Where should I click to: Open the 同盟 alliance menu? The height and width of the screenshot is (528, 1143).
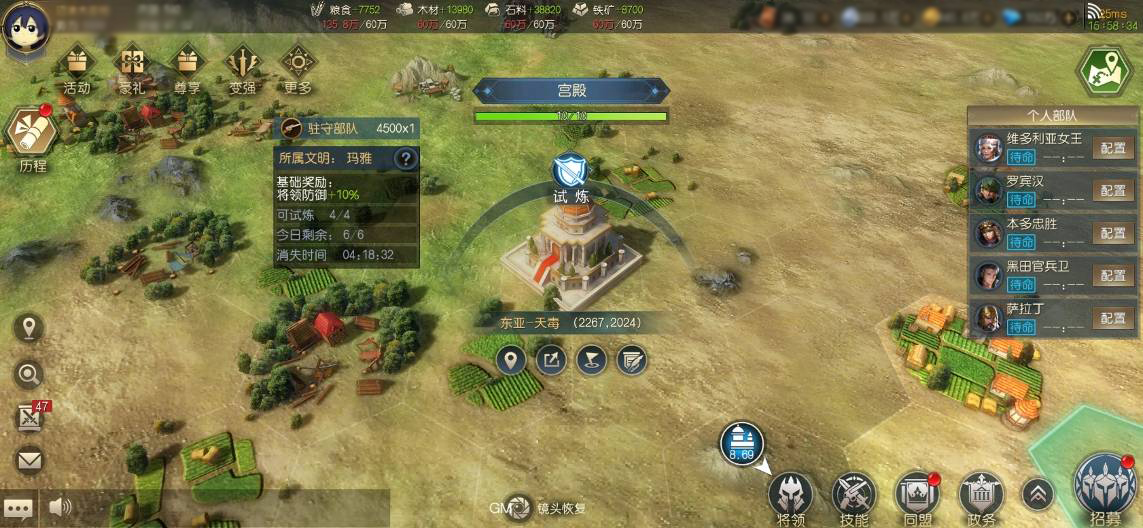pyautogui.click(x=917, y=495)
